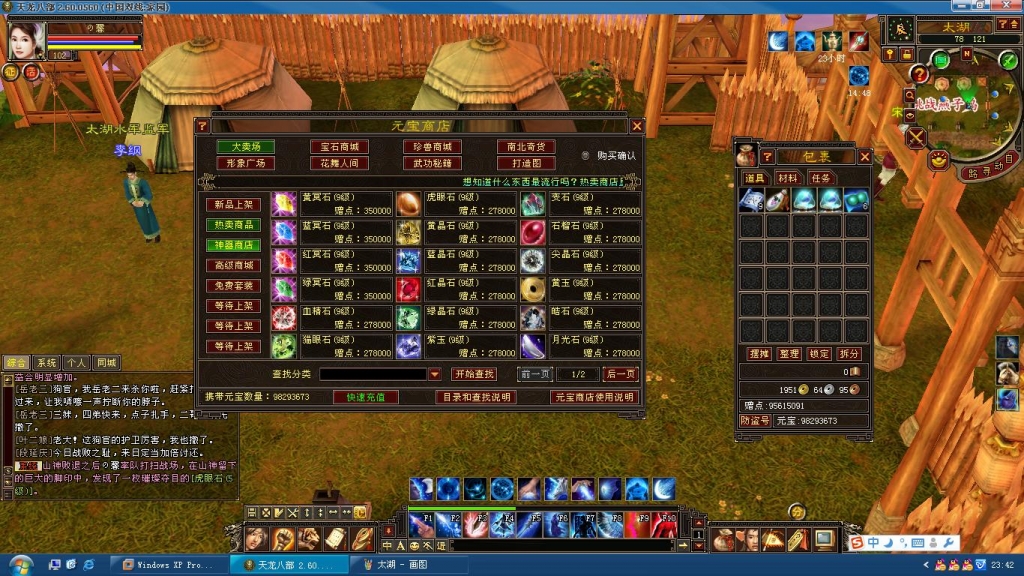
Task: Switch to the 珍兽商城 pet shop
Action: point(433,147)
